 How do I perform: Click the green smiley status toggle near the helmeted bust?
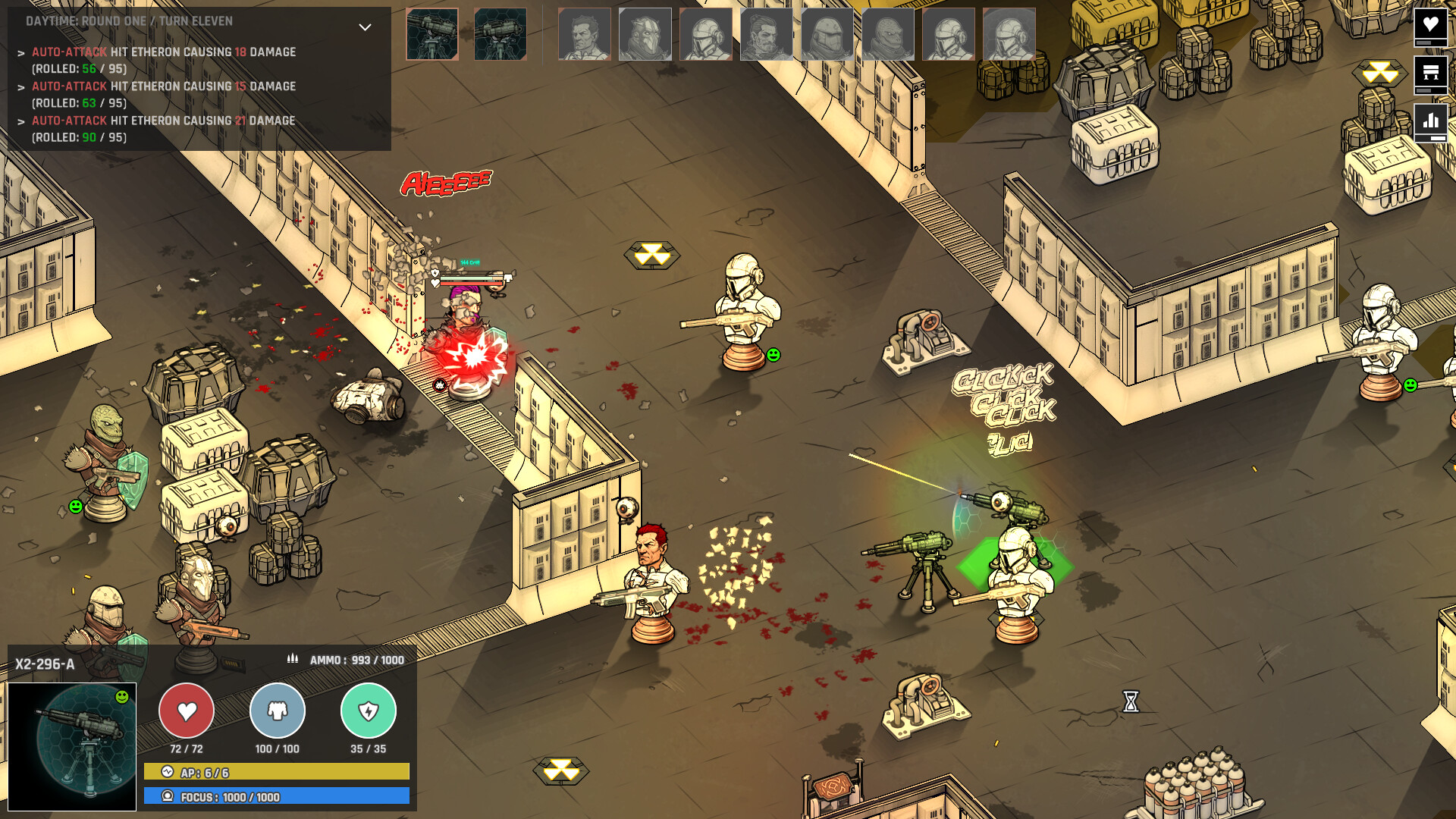pyautogui.click(x=773, y=353)
